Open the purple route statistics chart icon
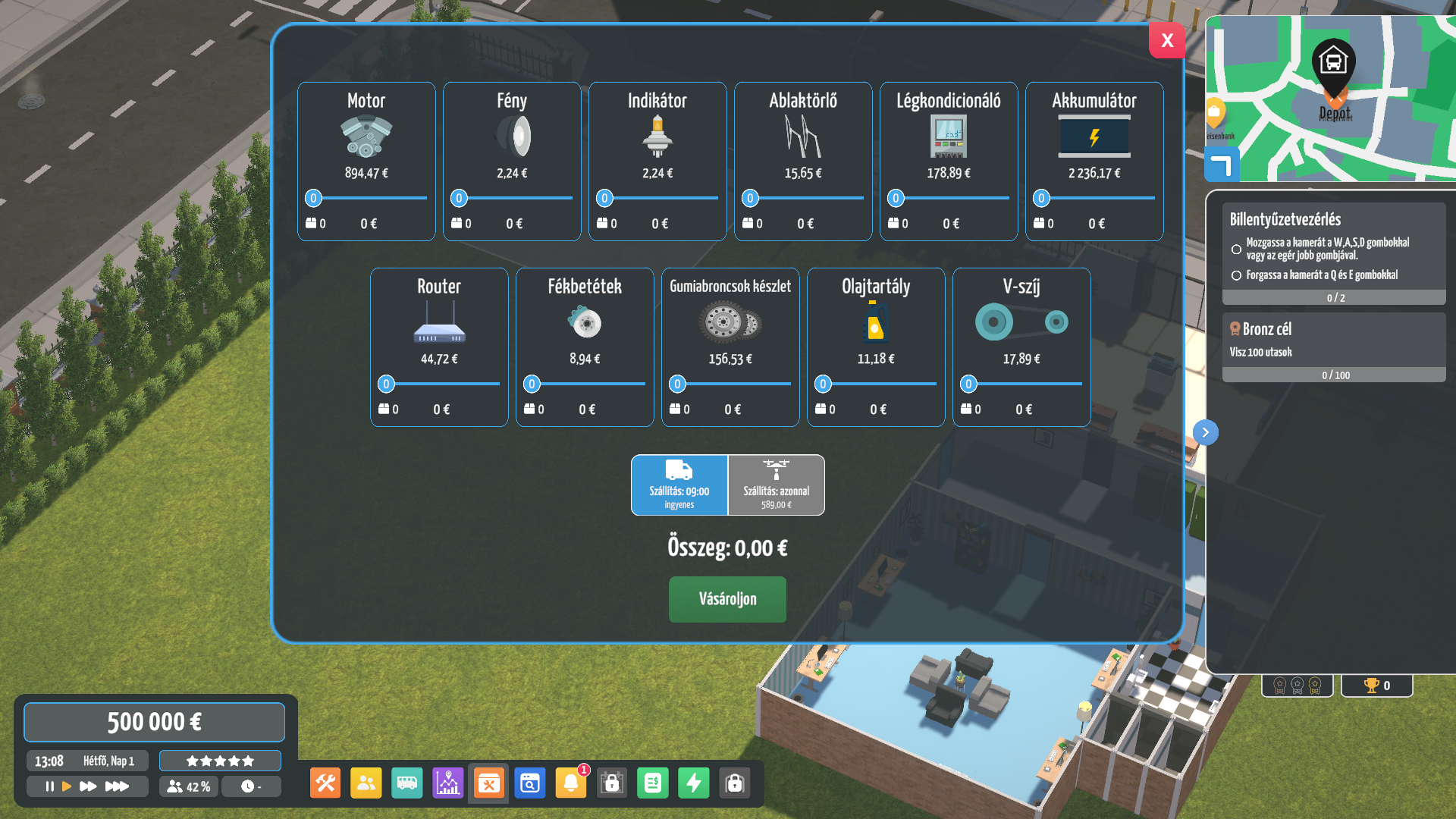The height and width of the screenshot is (819, 1456). tap(448, 783)
